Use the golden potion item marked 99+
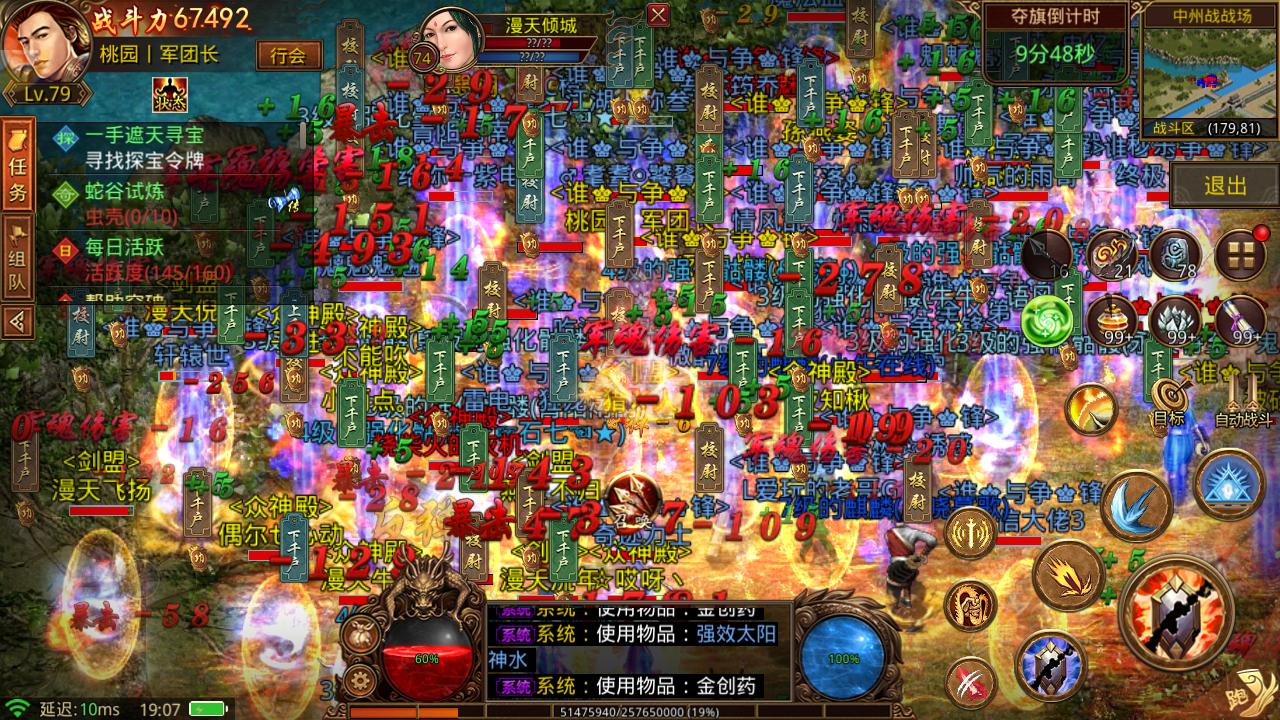Screen dimensions: 1280x720 click(1113, 319)
